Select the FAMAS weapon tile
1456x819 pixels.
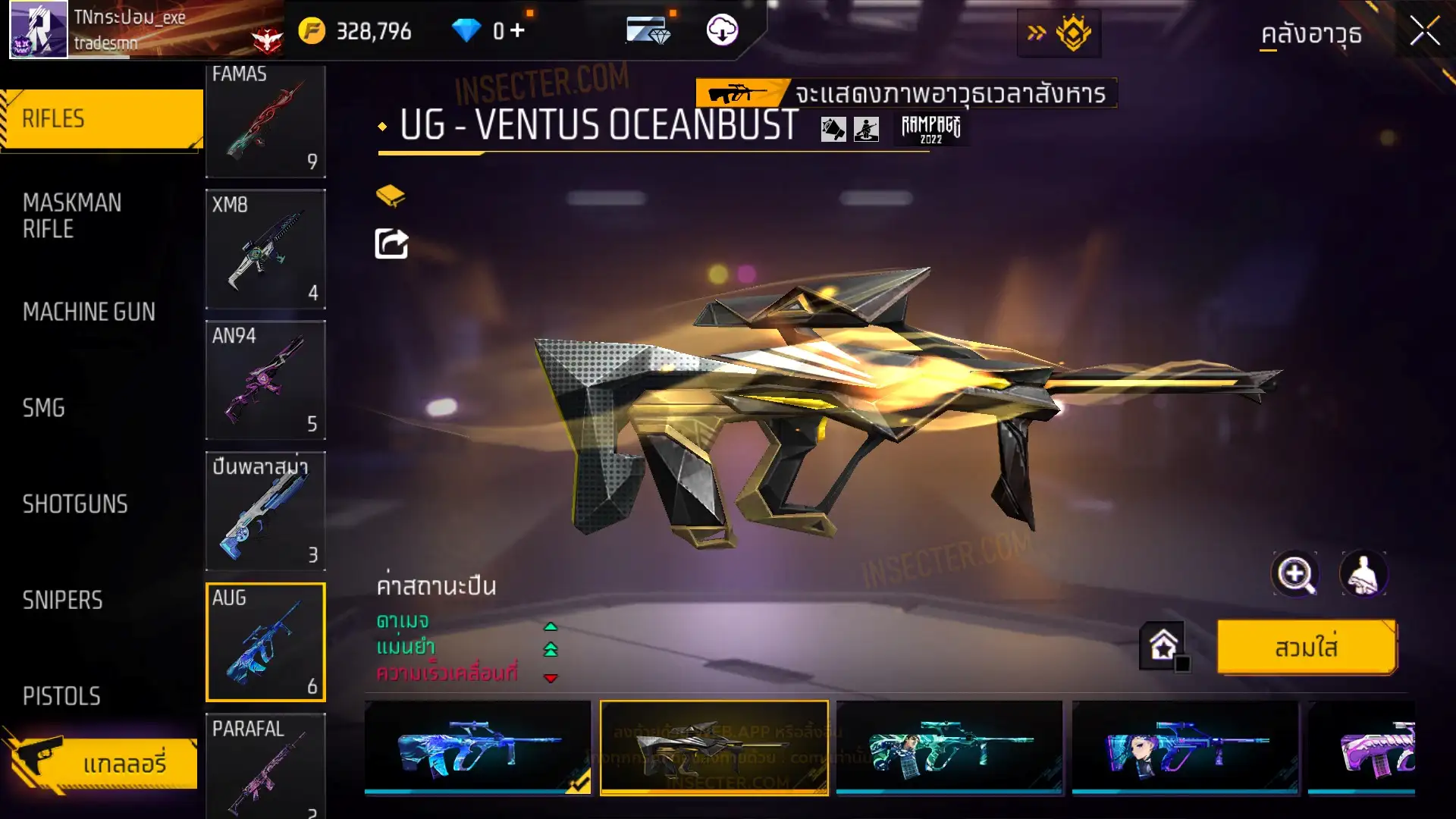[x=265, y=120]
